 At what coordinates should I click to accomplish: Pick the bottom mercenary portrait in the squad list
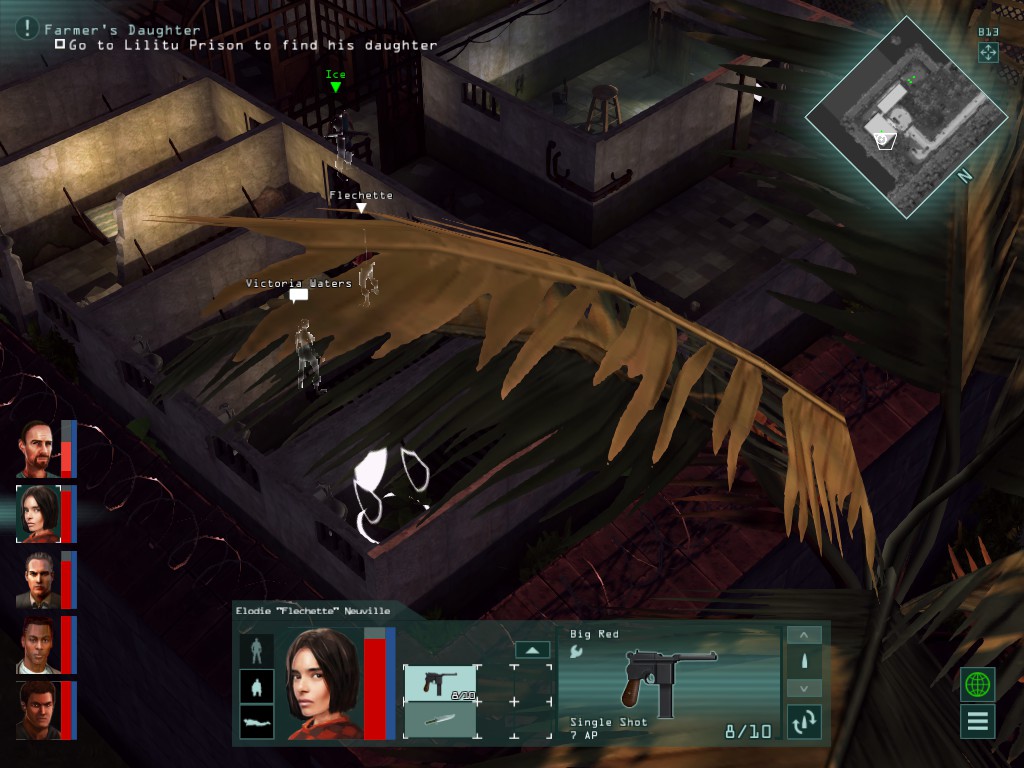[x=38, y=710]
